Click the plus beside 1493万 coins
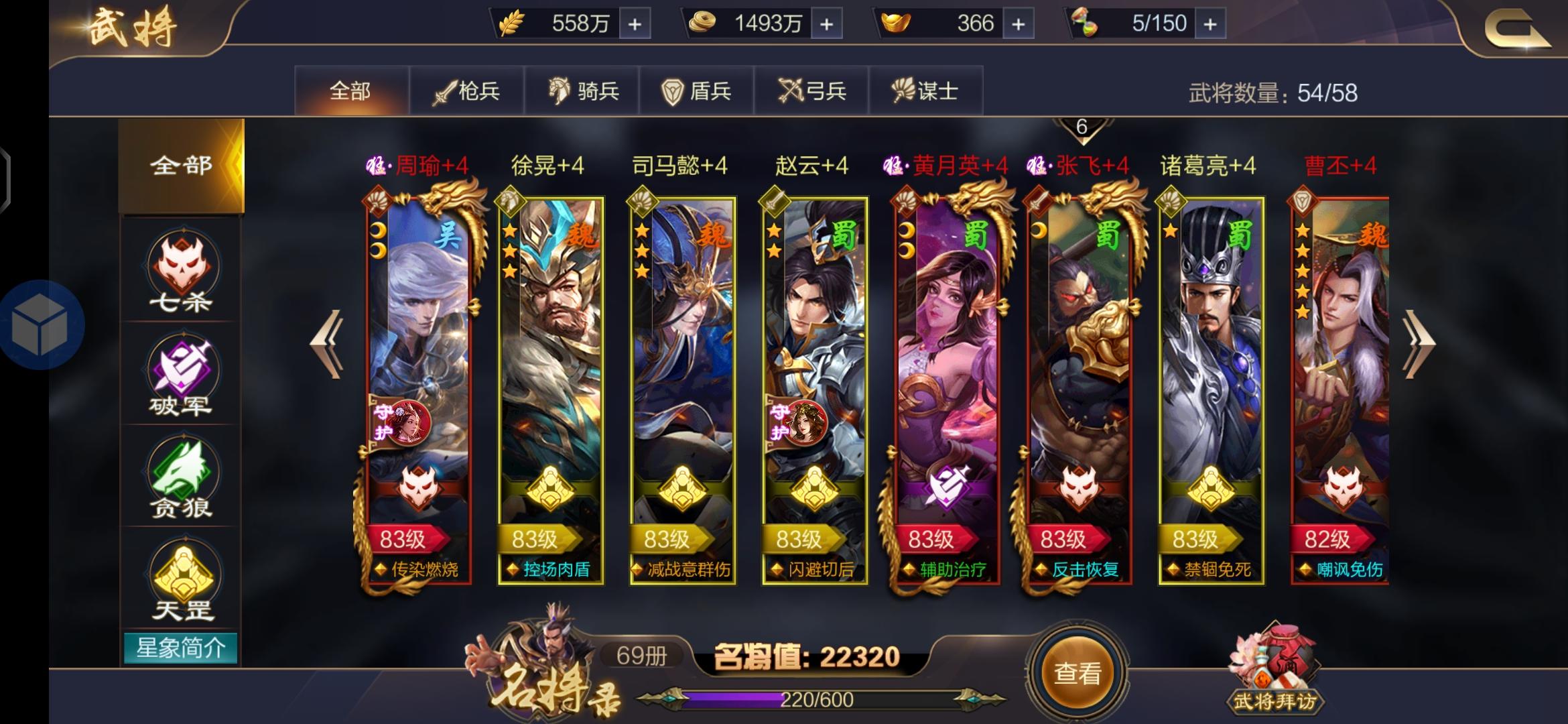 click(x=826, y=23)
